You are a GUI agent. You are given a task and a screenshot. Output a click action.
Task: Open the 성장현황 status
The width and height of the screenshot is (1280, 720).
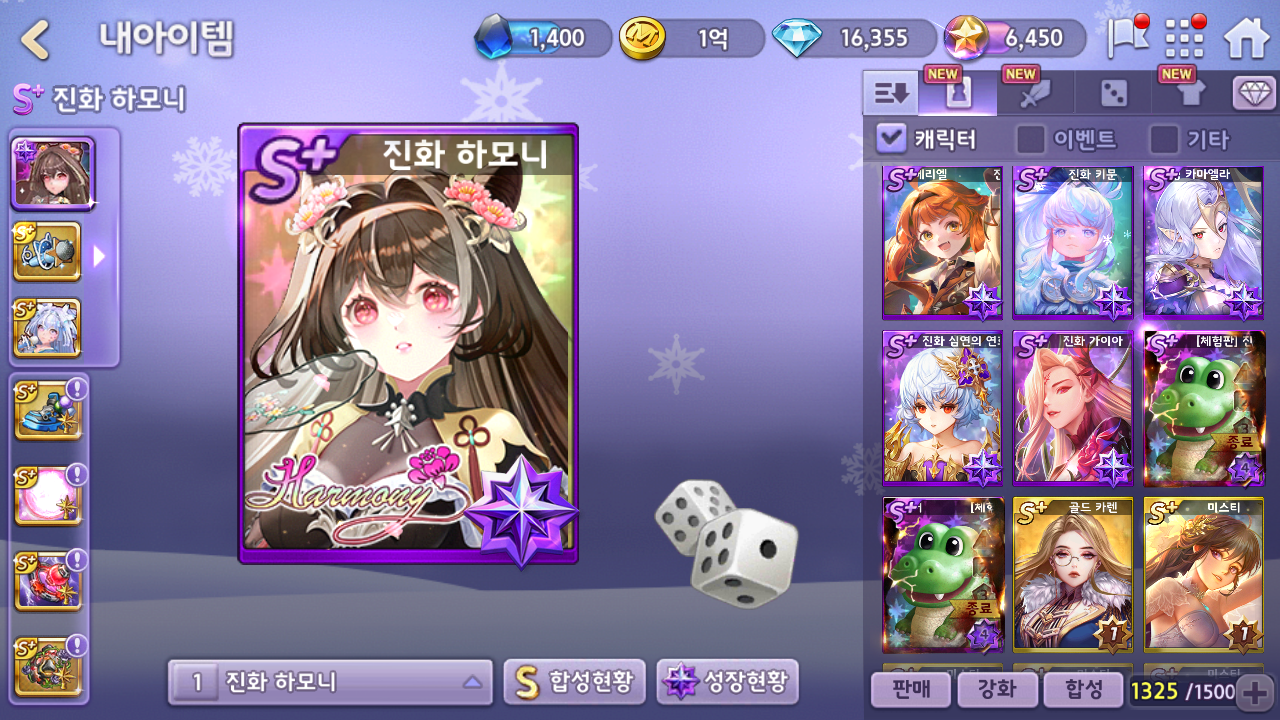727,682
